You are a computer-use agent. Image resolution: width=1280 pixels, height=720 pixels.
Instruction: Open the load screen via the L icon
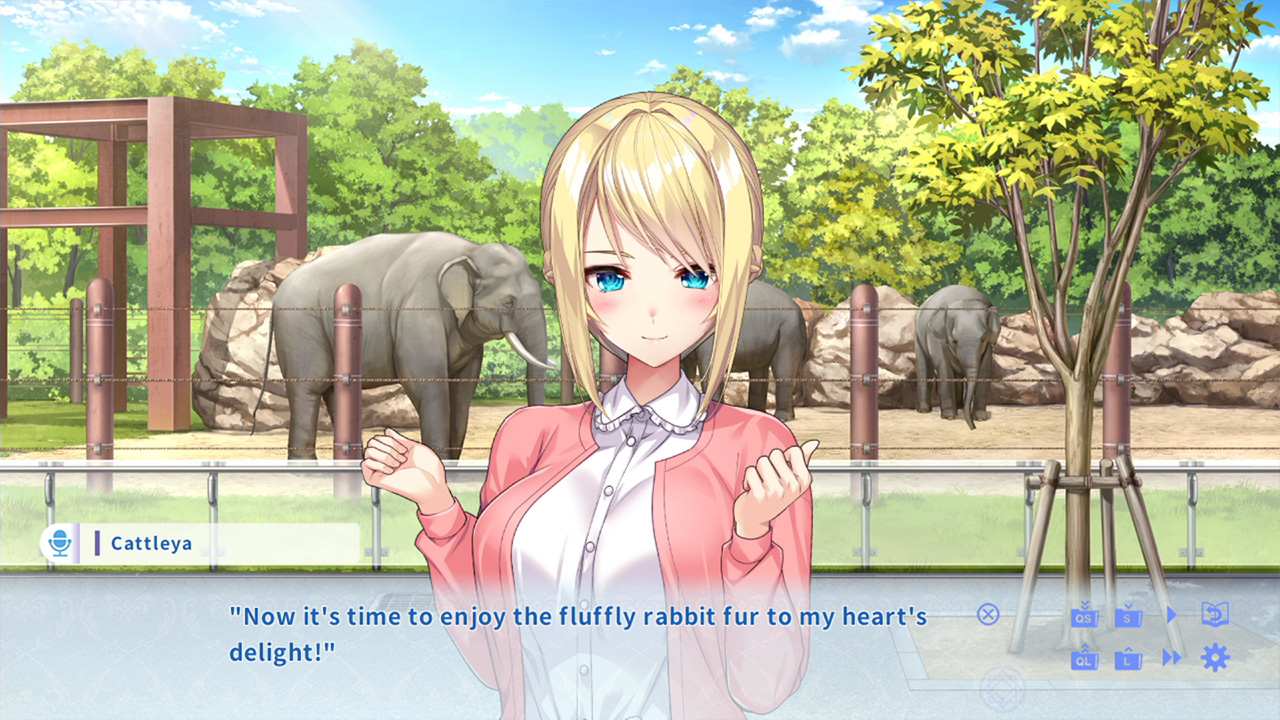[1128, 660]
